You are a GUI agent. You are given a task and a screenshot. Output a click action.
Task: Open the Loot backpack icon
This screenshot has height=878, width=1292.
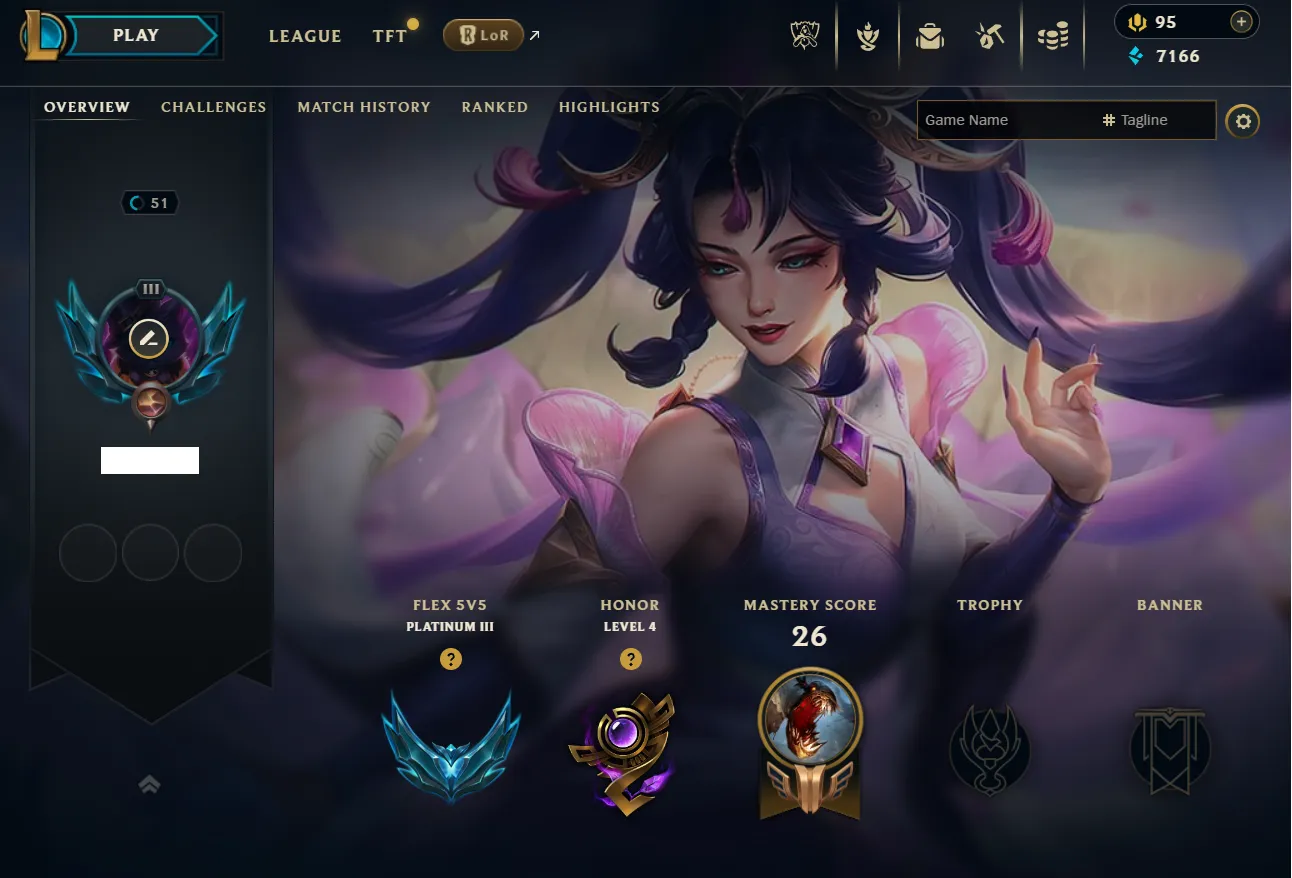click(929, 35)
